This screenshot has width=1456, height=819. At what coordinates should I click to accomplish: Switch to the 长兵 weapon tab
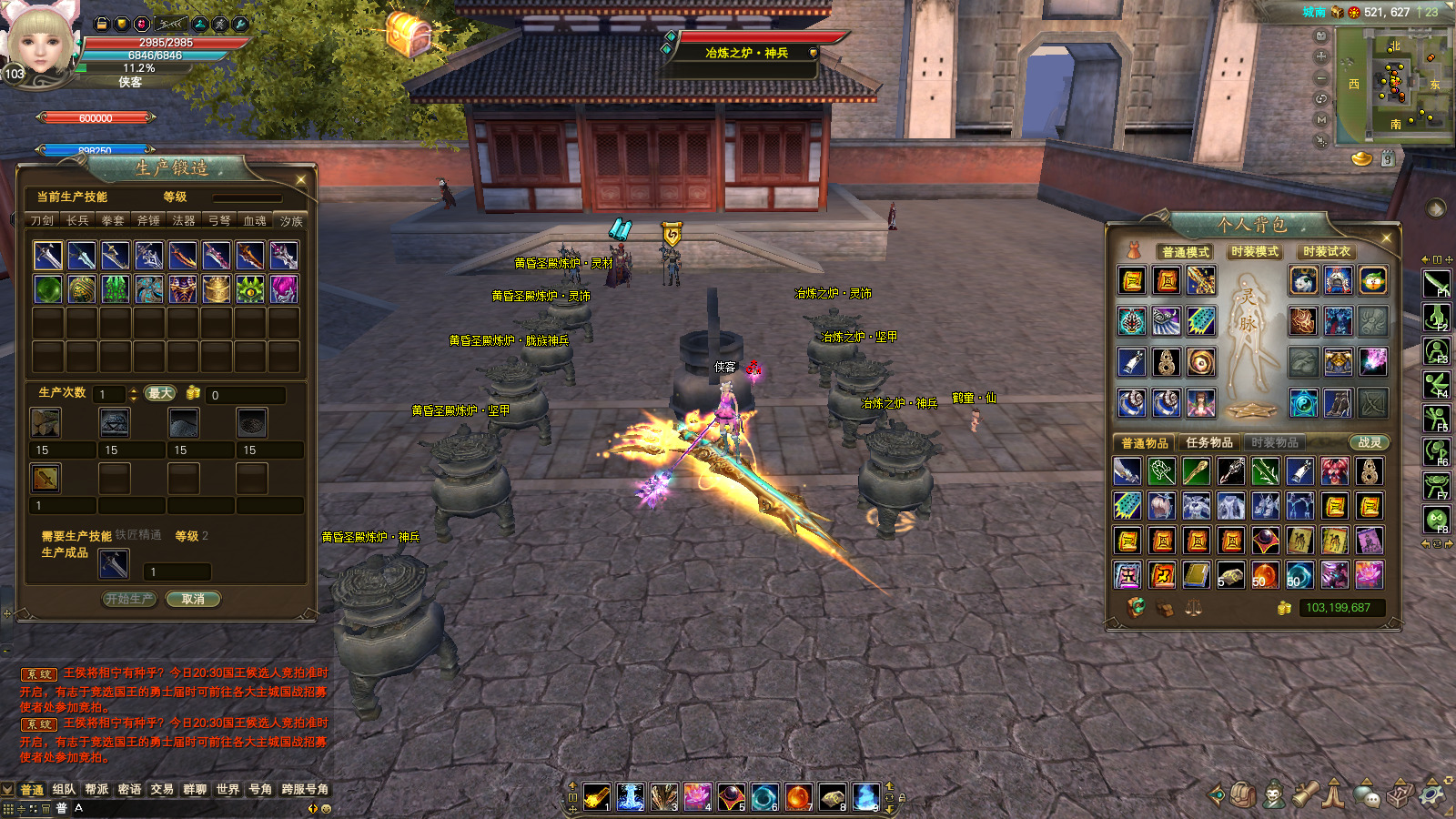(x=77, y=220)
